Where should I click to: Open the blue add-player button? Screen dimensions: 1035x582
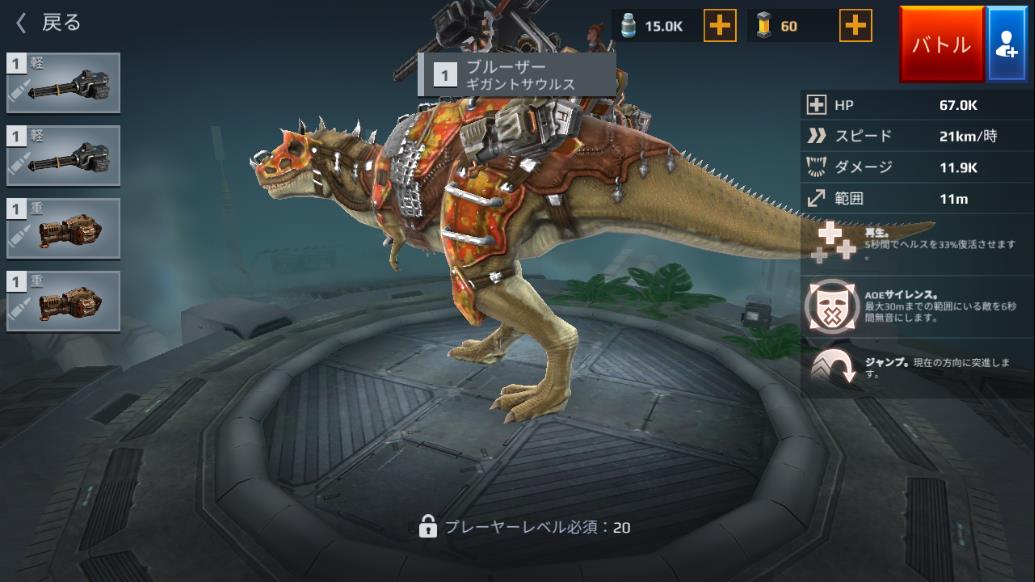pyautogui.click(x=1006, y=44)
